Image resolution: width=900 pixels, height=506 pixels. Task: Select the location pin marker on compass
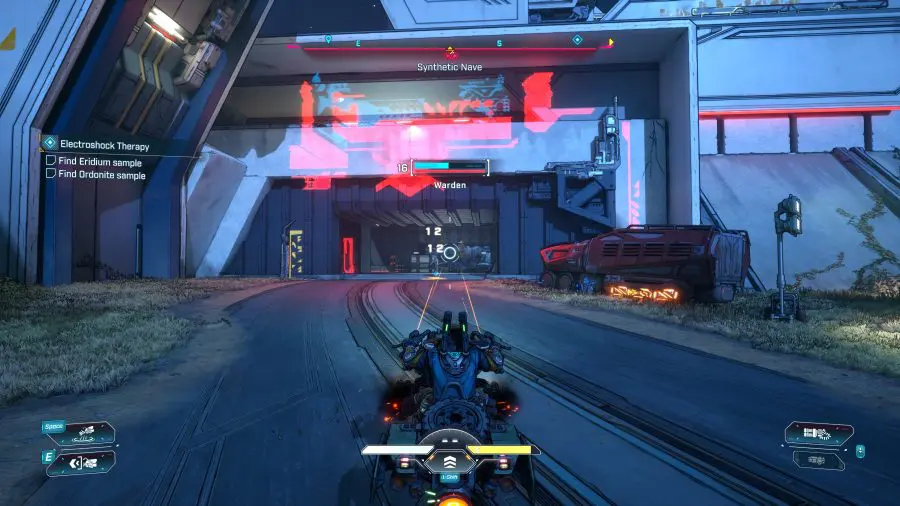coord(328,40)
